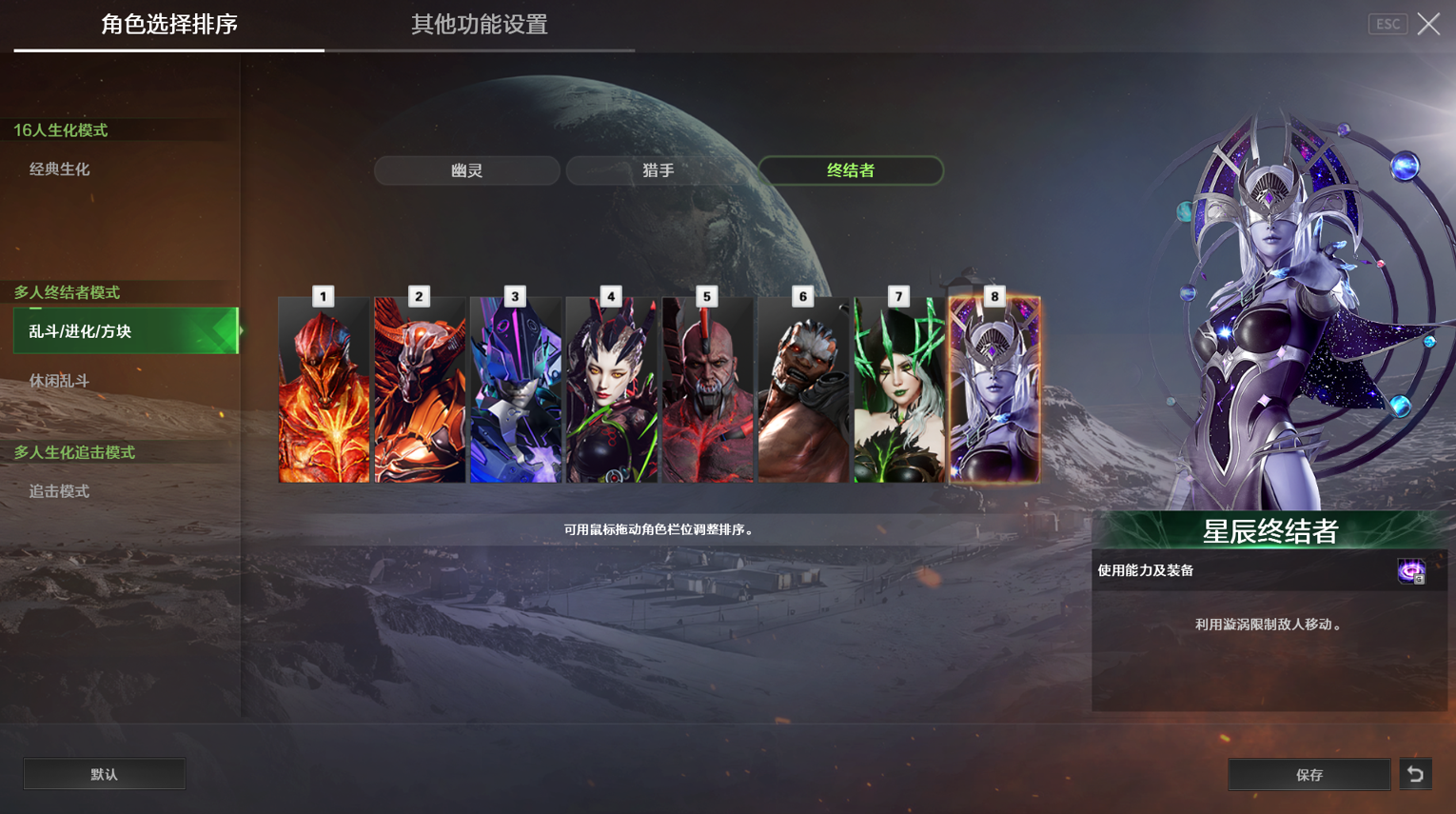
Task: Select the 终结者 character category
Action: click(850, 170)
